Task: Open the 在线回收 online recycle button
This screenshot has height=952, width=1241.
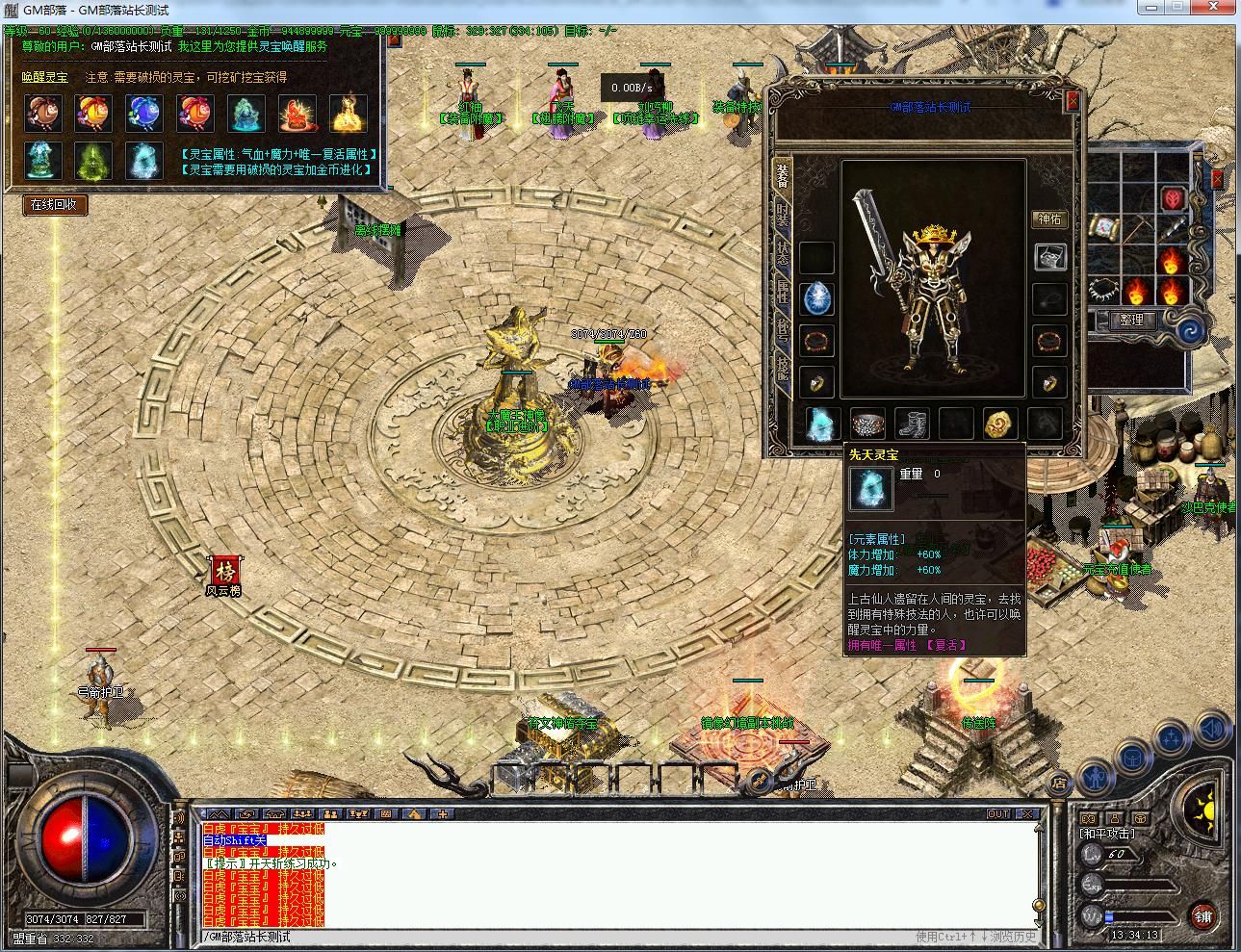Action: pyautogui.click(x=55, y=204)
